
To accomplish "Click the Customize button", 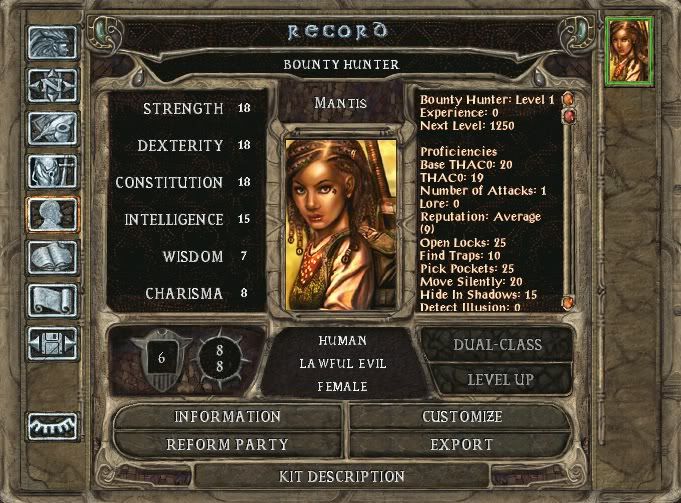I will (x=461, y=416).
